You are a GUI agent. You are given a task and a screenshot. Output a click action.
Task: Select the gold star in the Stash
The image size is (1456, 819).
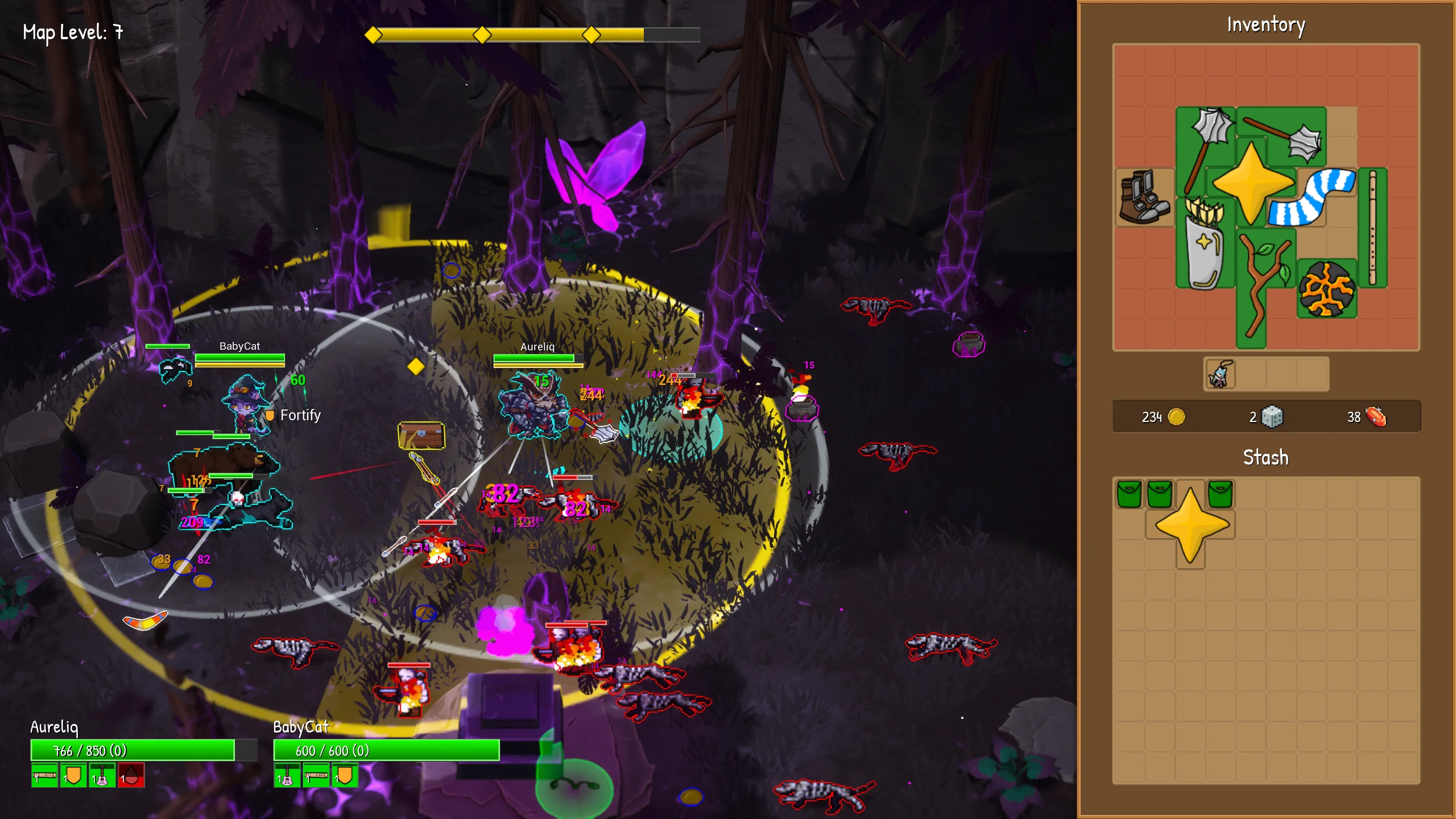(x=1191, y=524)
